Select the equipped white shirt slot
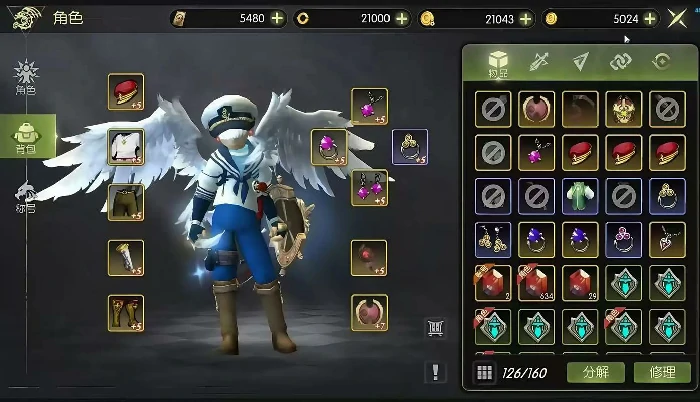Screen dimensions: 700x402 point(126,146)
